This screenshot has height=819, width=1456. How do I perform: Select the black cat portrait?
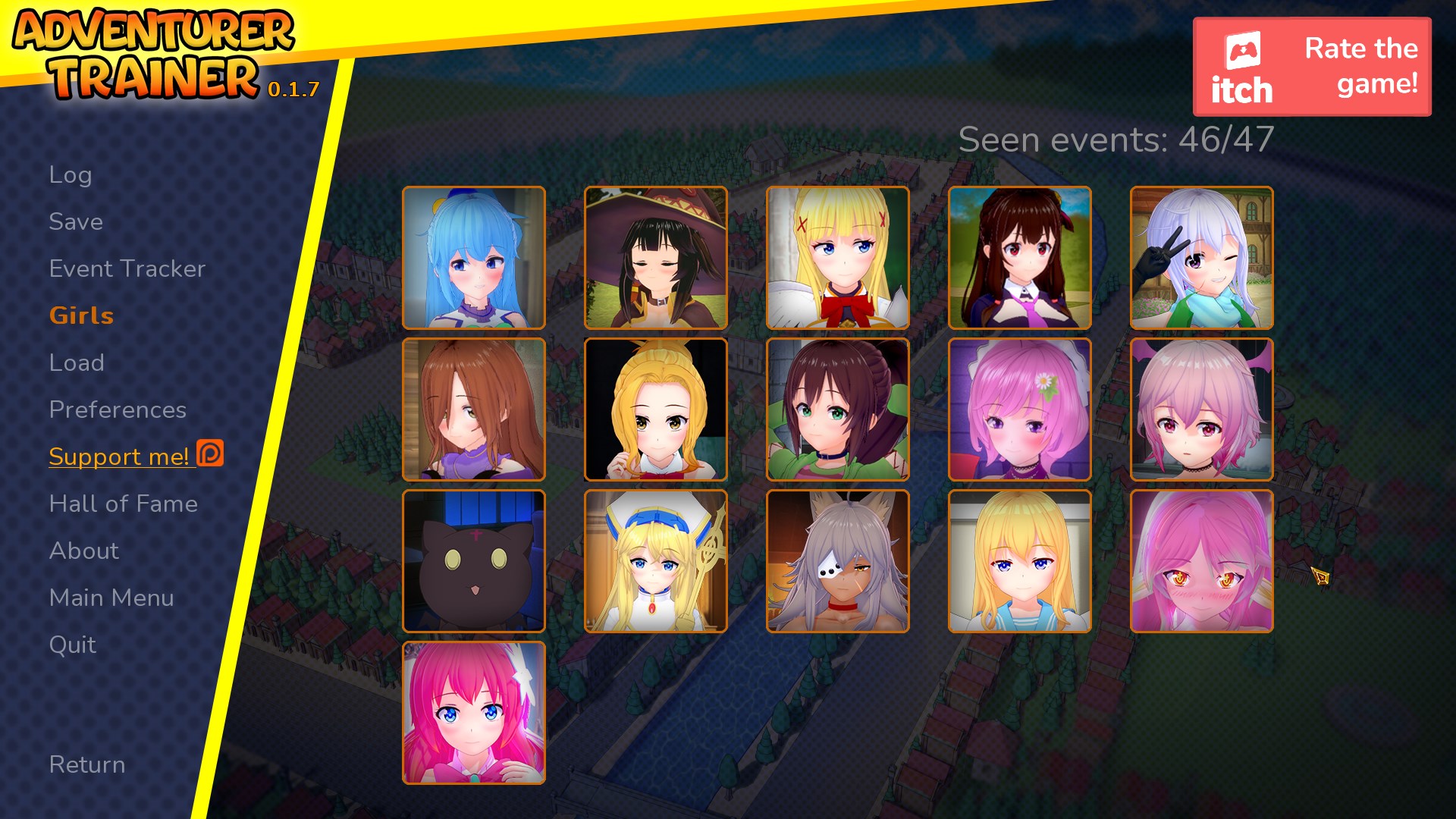click(x=474, y=561)
